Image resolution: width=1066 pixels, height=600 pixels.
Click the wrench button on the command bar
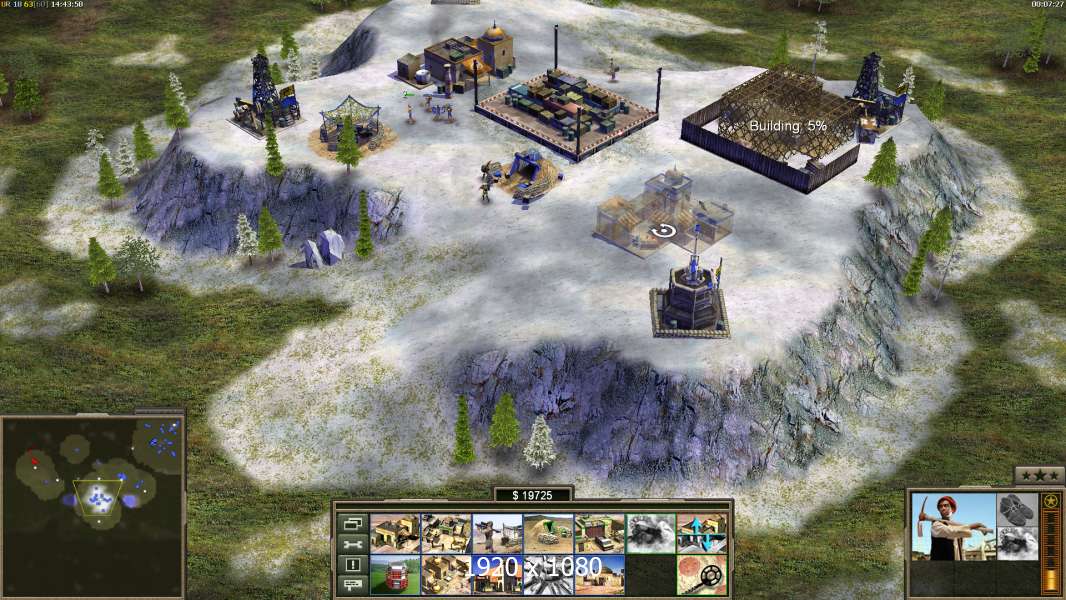click(x=352, y=544)
